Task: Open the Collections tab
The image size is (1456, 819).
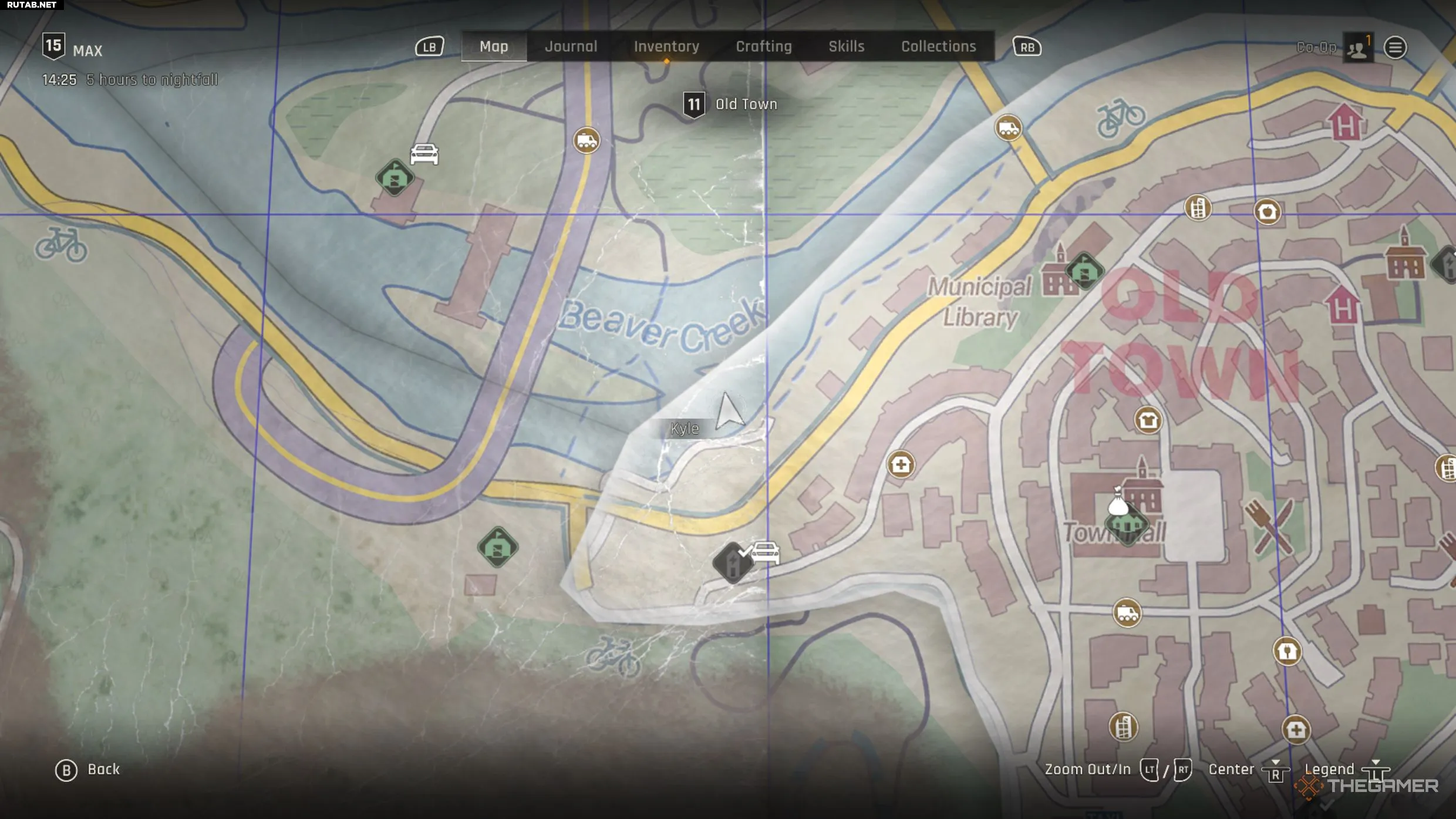Action: coord(938,46)
